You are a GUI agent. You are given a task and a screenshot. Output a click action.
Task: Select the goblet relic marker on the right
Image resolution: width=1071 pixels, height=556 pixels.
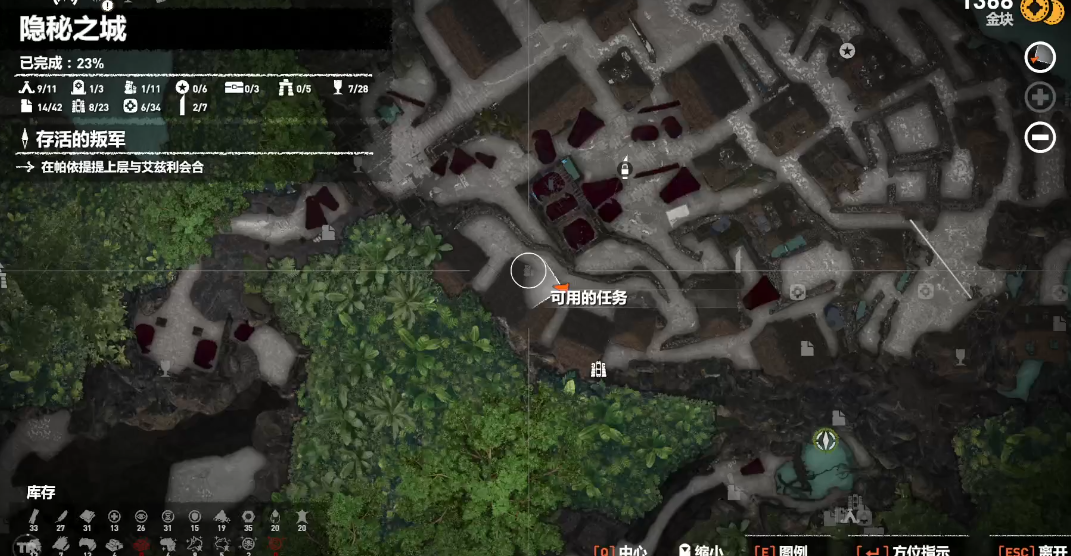point(960,354)
